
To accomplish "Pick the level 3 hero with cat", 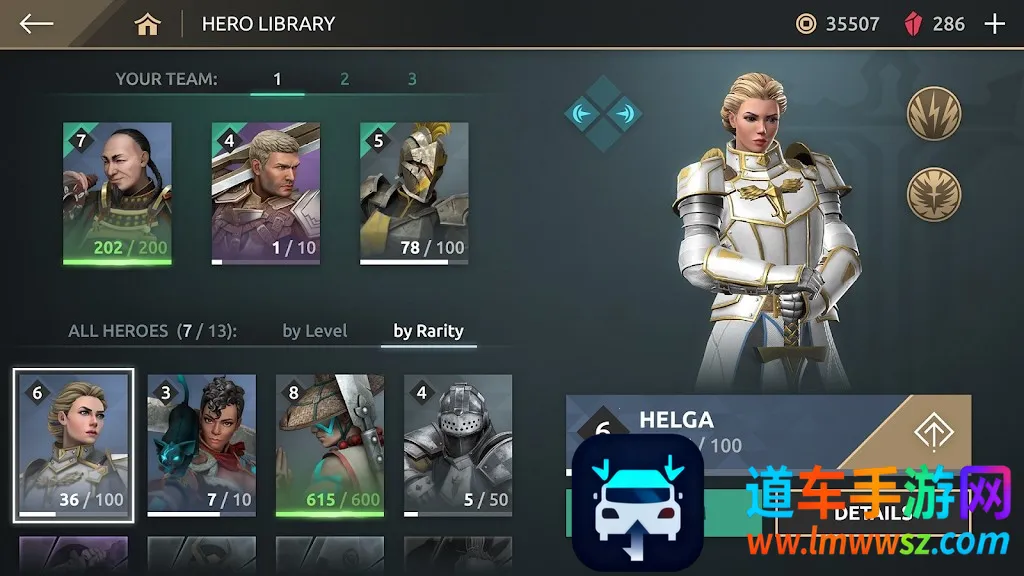I will [202, 445].
